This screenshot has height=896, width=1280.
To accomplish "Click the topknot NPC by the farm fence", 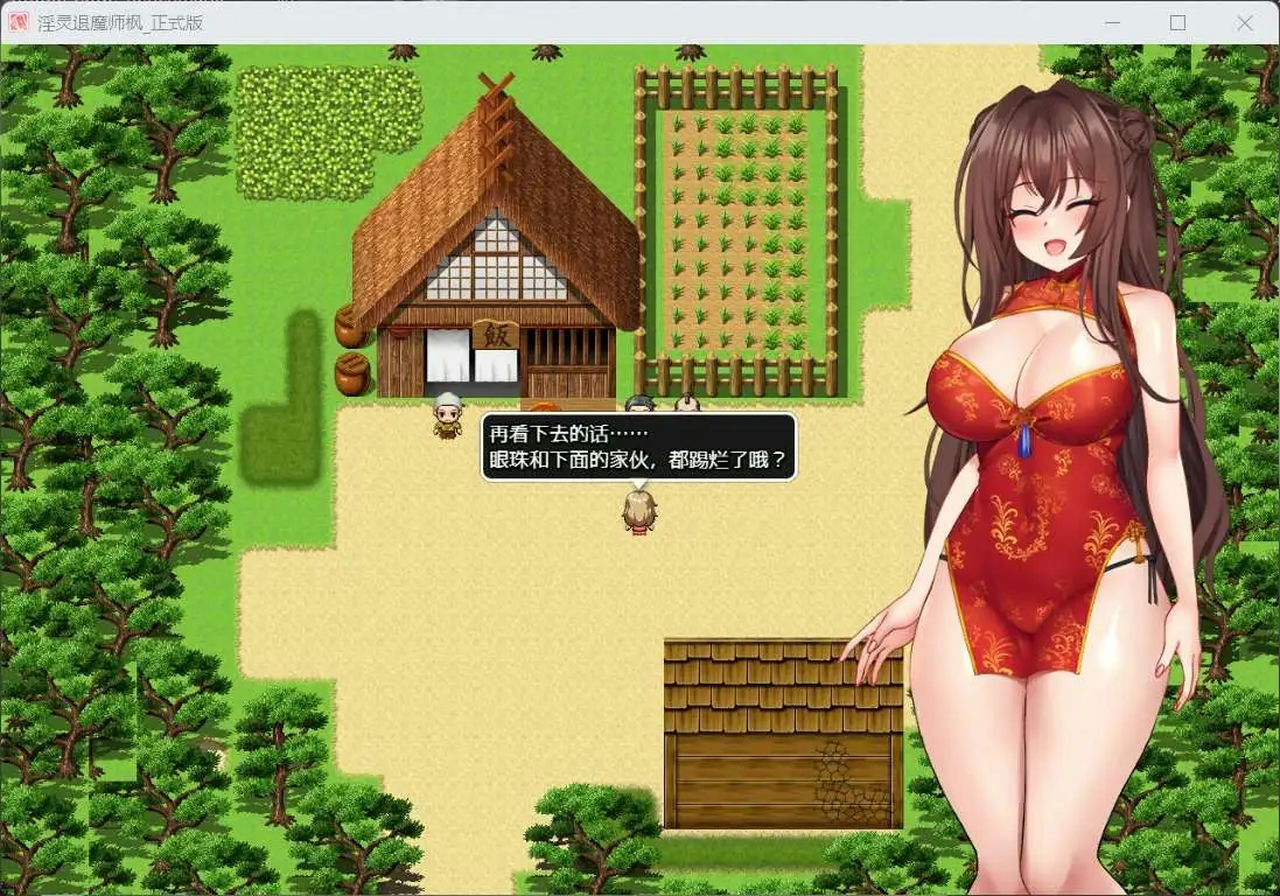I will (685, 402).
